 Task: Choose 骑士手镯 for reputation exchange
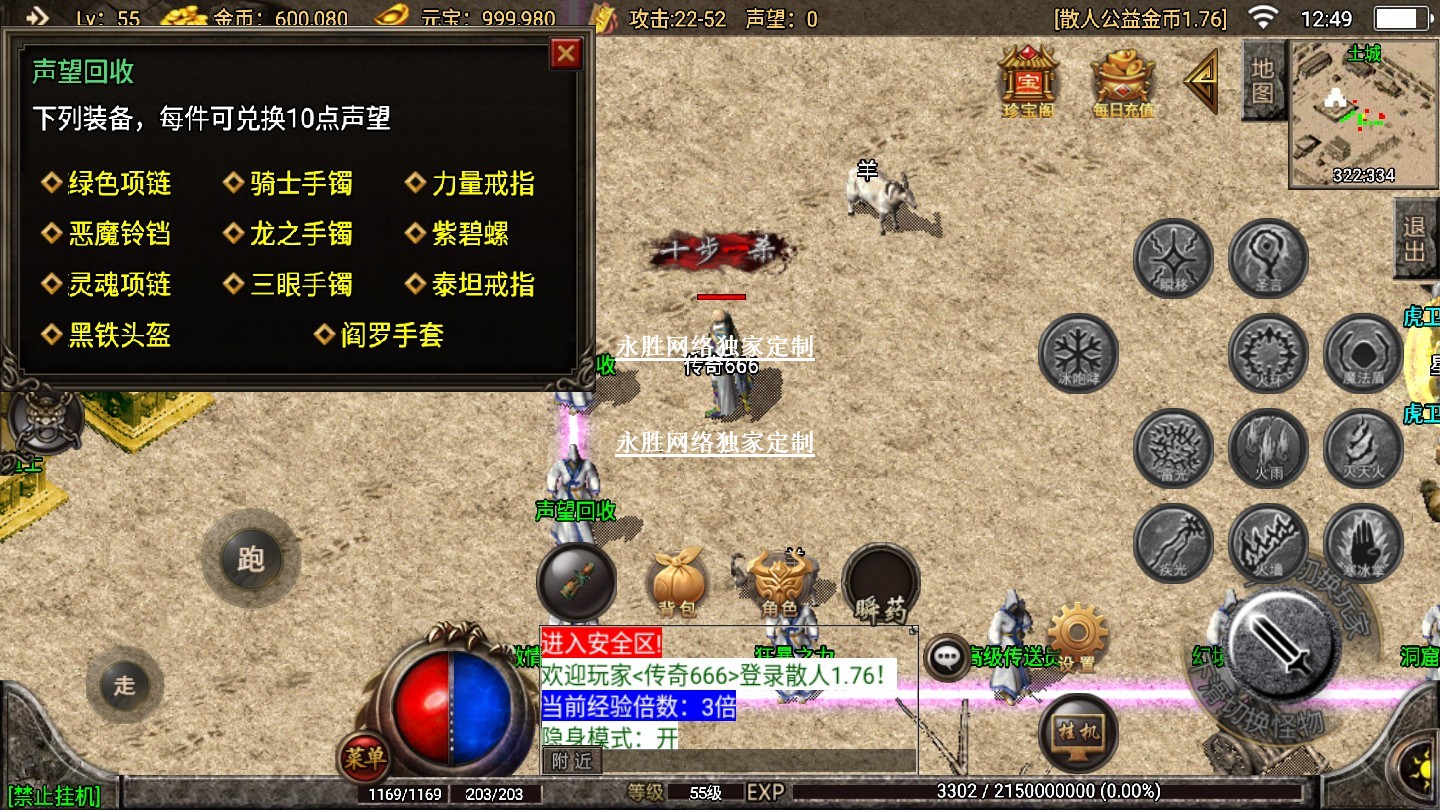pos(300,184)
